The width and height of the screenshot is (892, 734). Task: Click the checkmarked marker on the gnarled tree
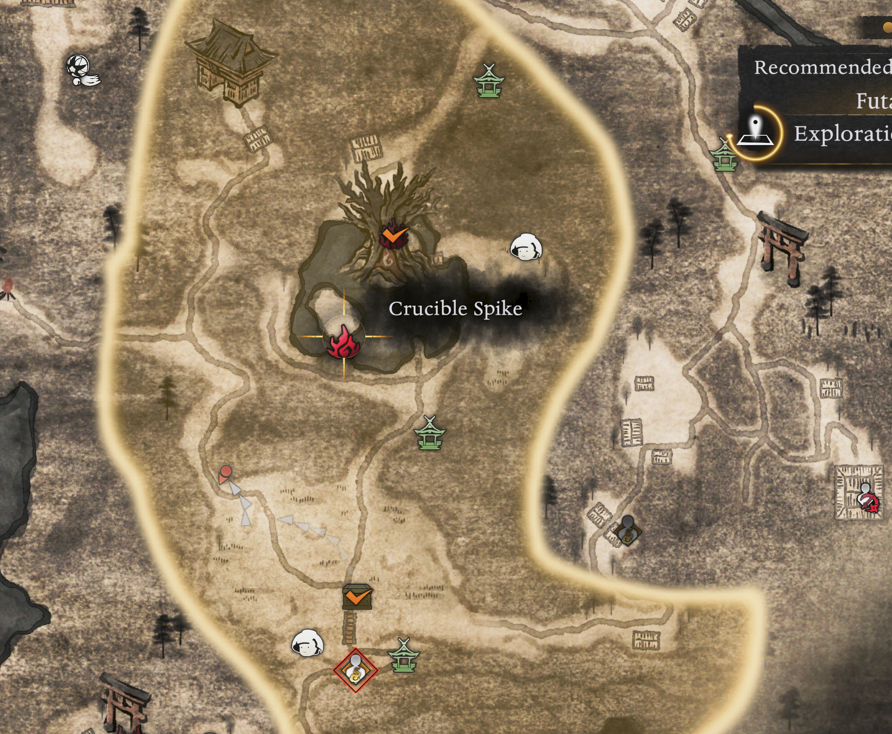[x=394, y=234]
